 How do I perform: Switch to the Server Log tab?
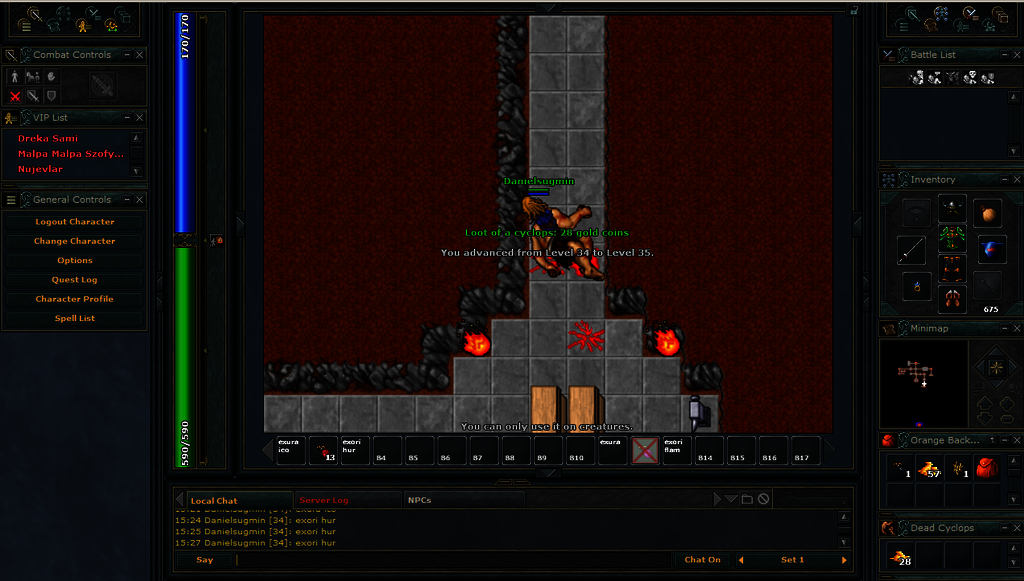tap(323, 500)
